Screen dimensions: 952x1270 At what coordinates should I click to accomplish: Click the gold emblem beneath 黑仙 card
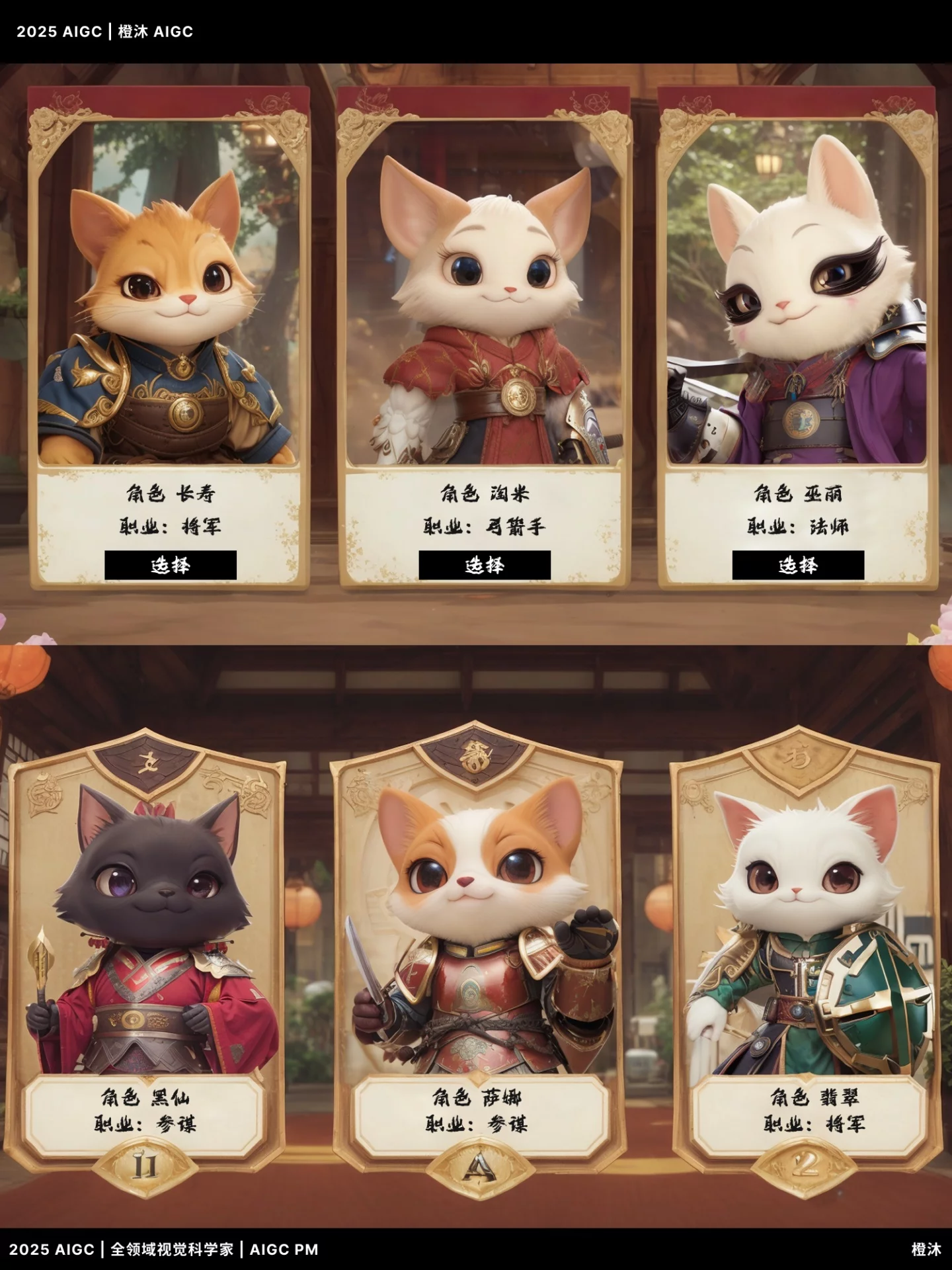pos(145,1165)
